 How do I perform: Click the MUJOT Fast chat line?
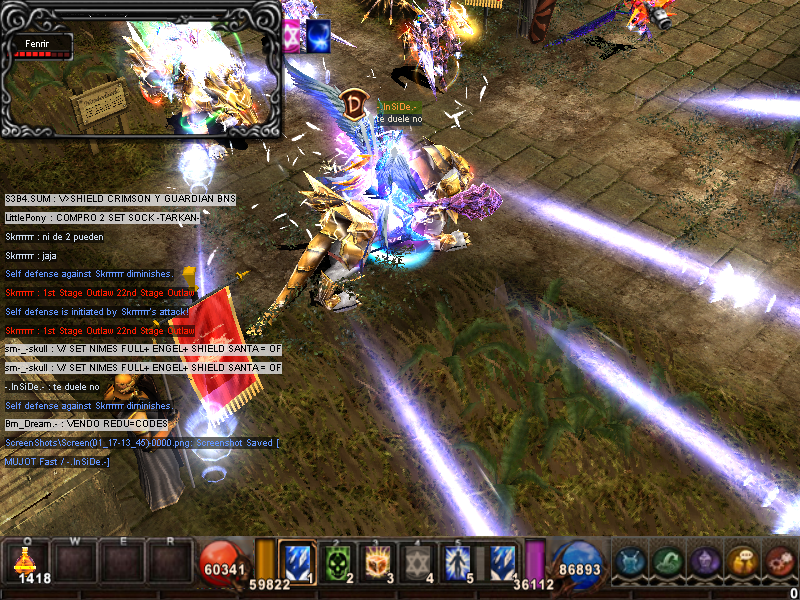coord(58,461)
